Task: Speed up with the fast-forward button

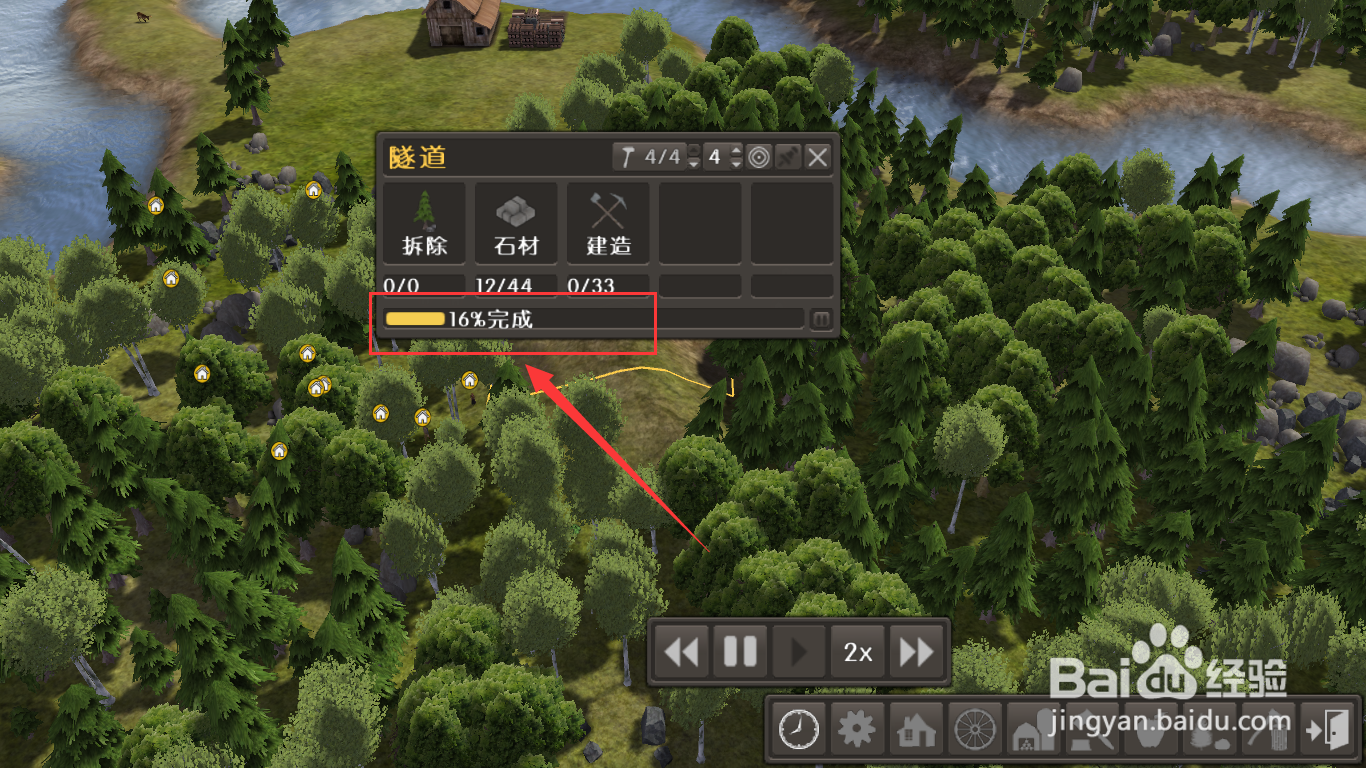Action: (916, 652)
